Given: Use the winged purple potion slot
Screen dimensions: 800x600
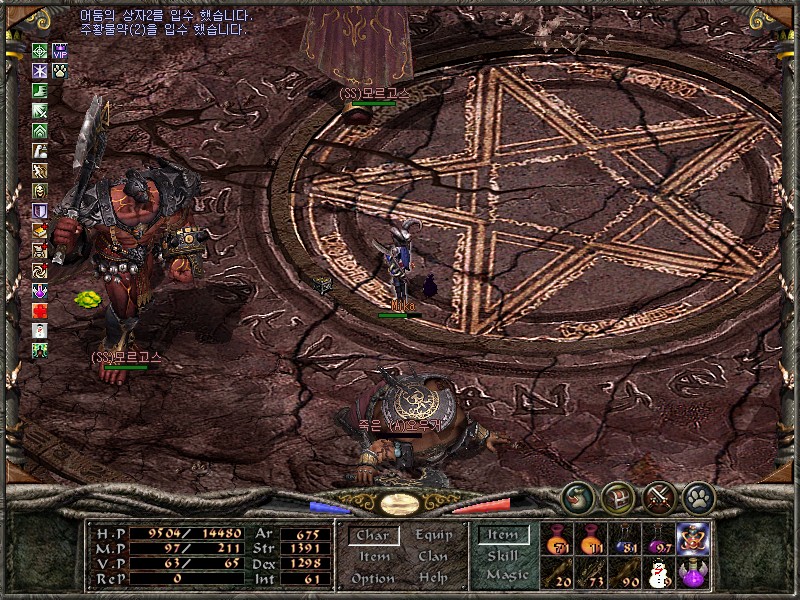Looking at the screenshot, I should pos(693,574).
